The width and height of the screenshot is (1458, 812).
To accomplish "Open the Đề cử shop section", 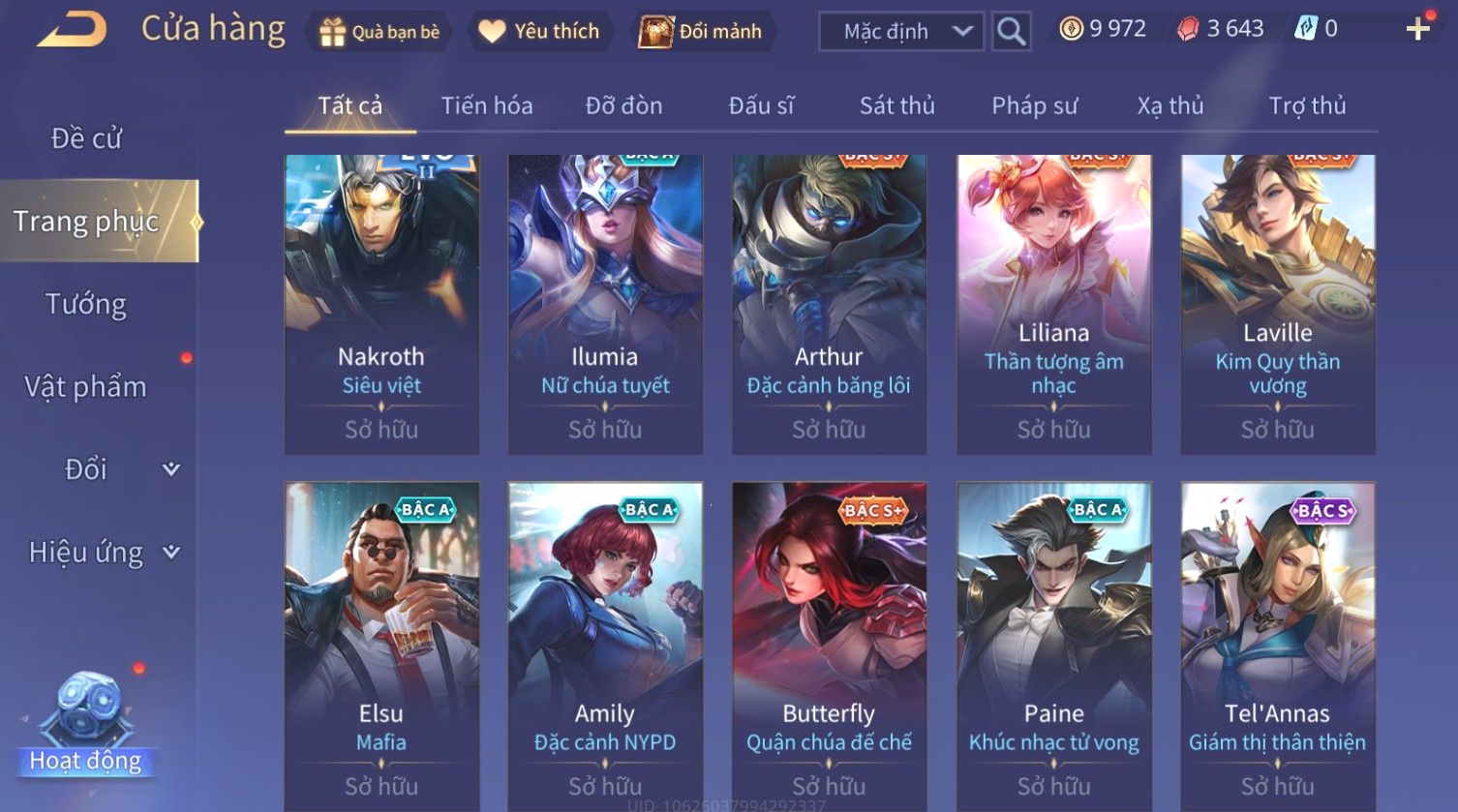I will click(86, 138).
